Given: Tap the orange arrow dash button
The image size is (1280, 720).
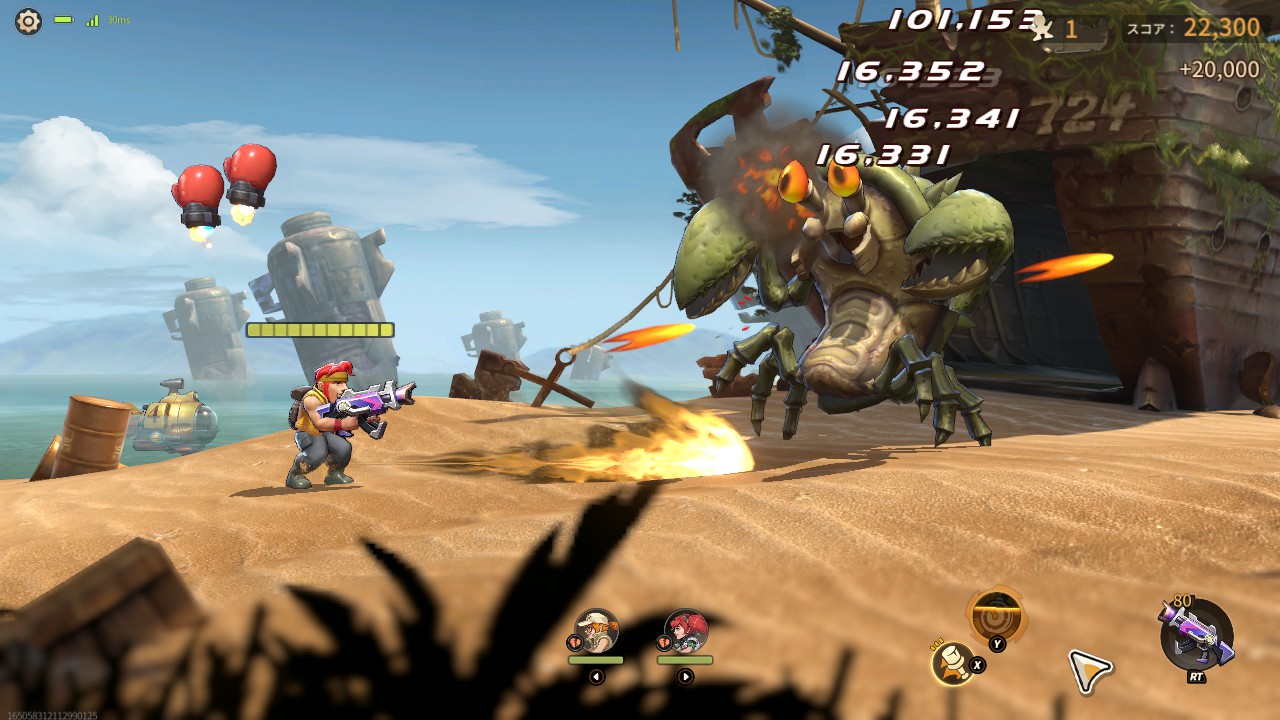Looking at the screenshot, I should click(x=1088, y=669).
